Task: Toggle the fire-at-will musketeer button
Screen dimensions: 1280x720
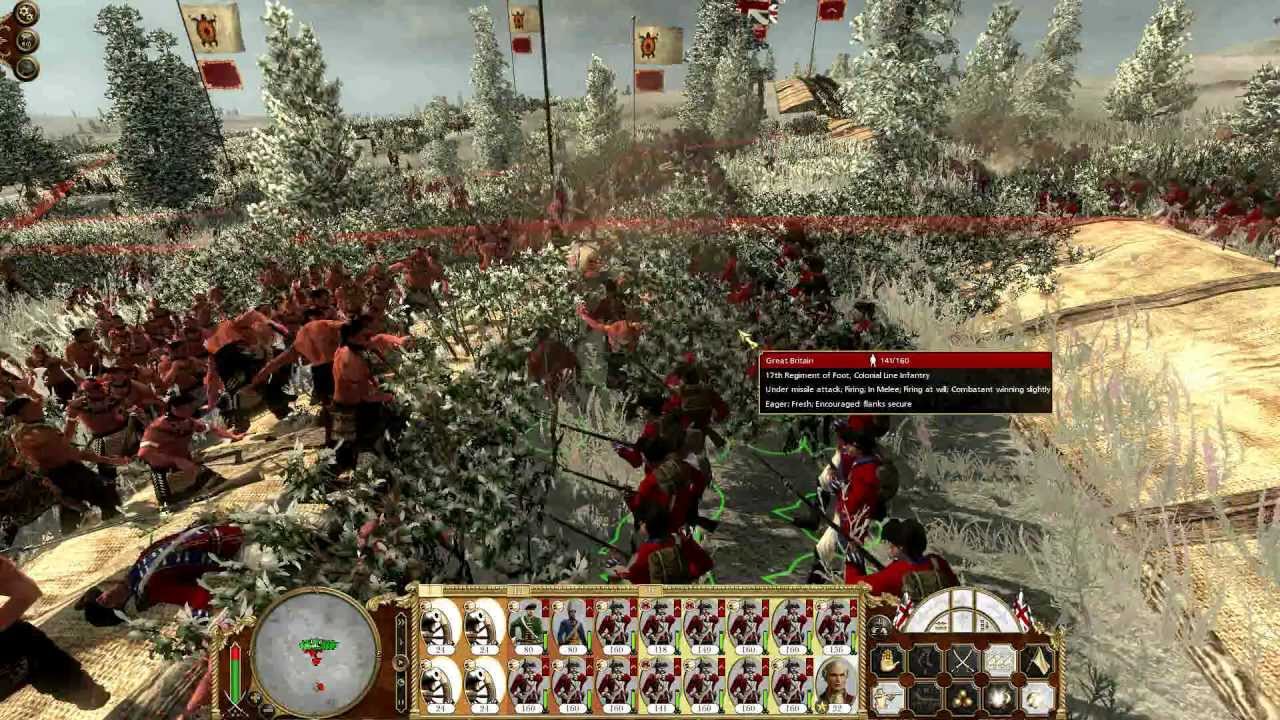Action: (x=887, y=697)
